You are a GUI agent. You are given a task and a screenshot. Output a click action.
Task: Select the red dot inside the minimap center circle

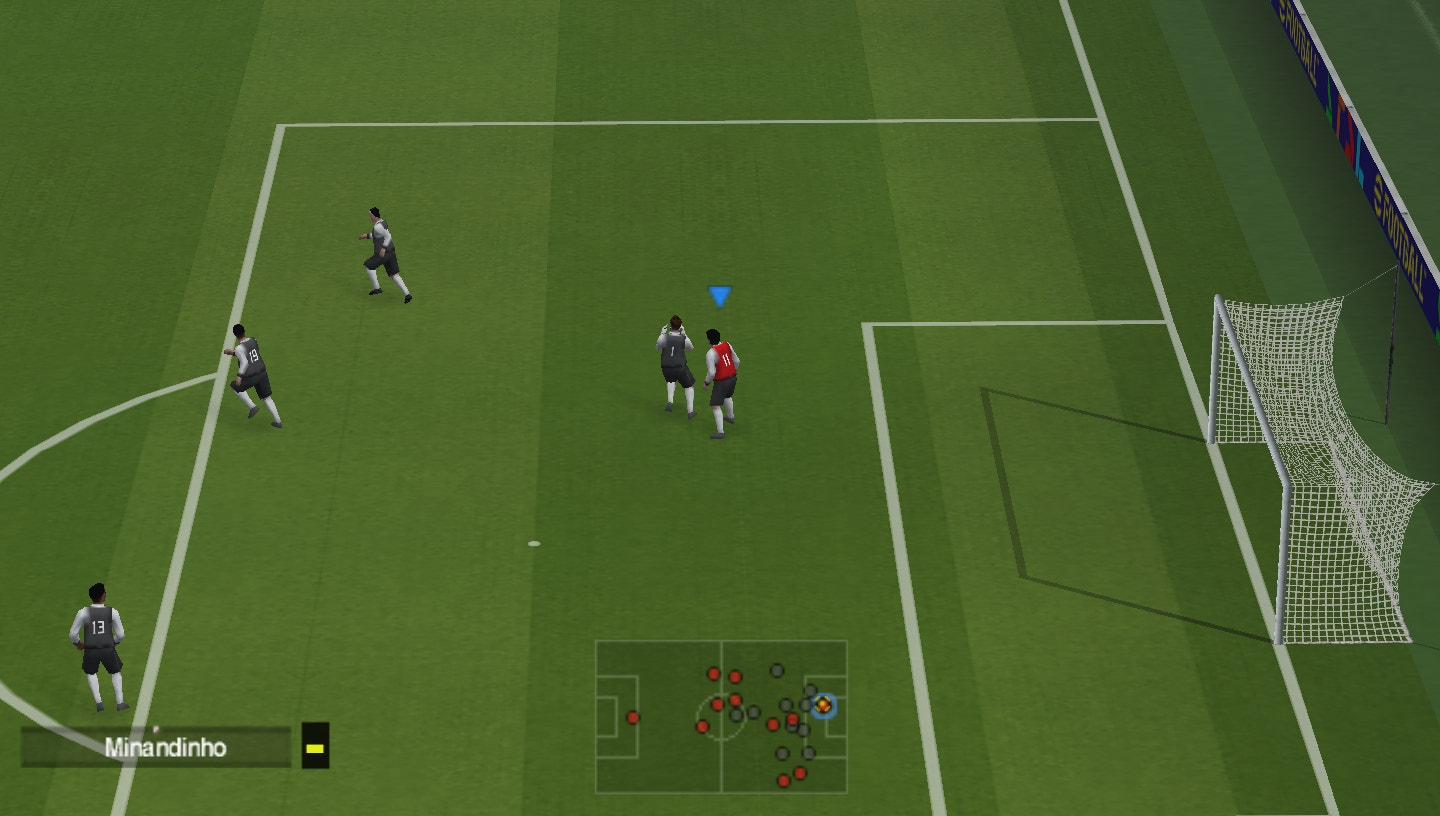(x=717, y=704)
